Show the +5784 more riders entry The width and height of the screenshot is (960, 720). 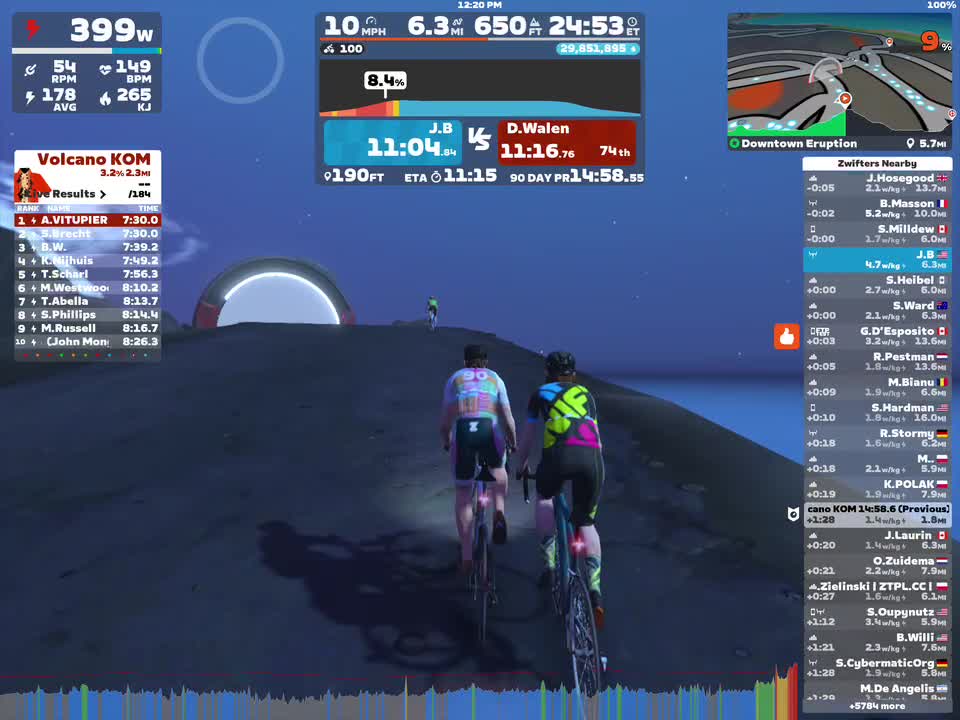877,706
